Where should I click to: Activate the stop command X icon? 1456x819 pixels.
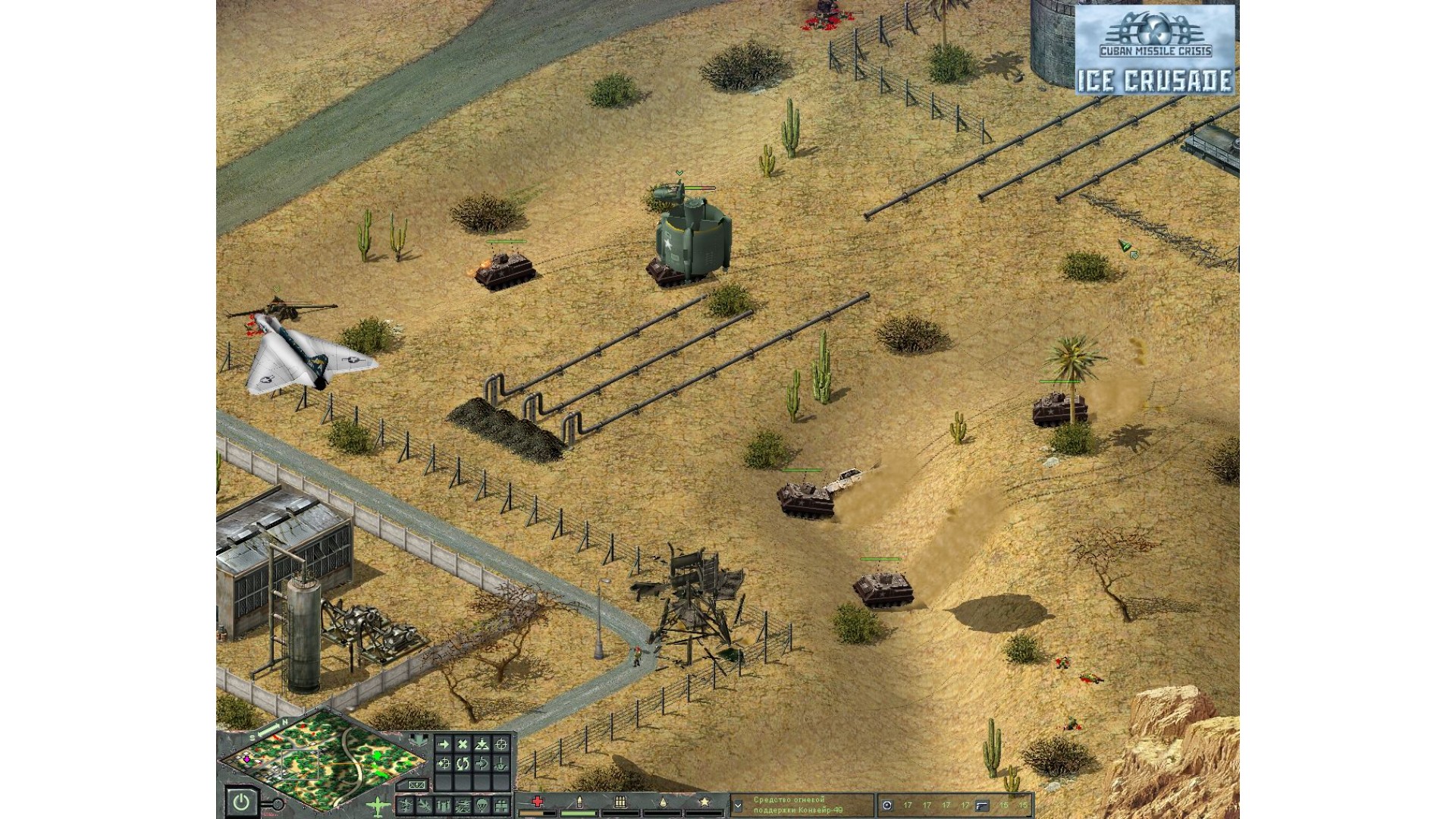click(463, 745)
